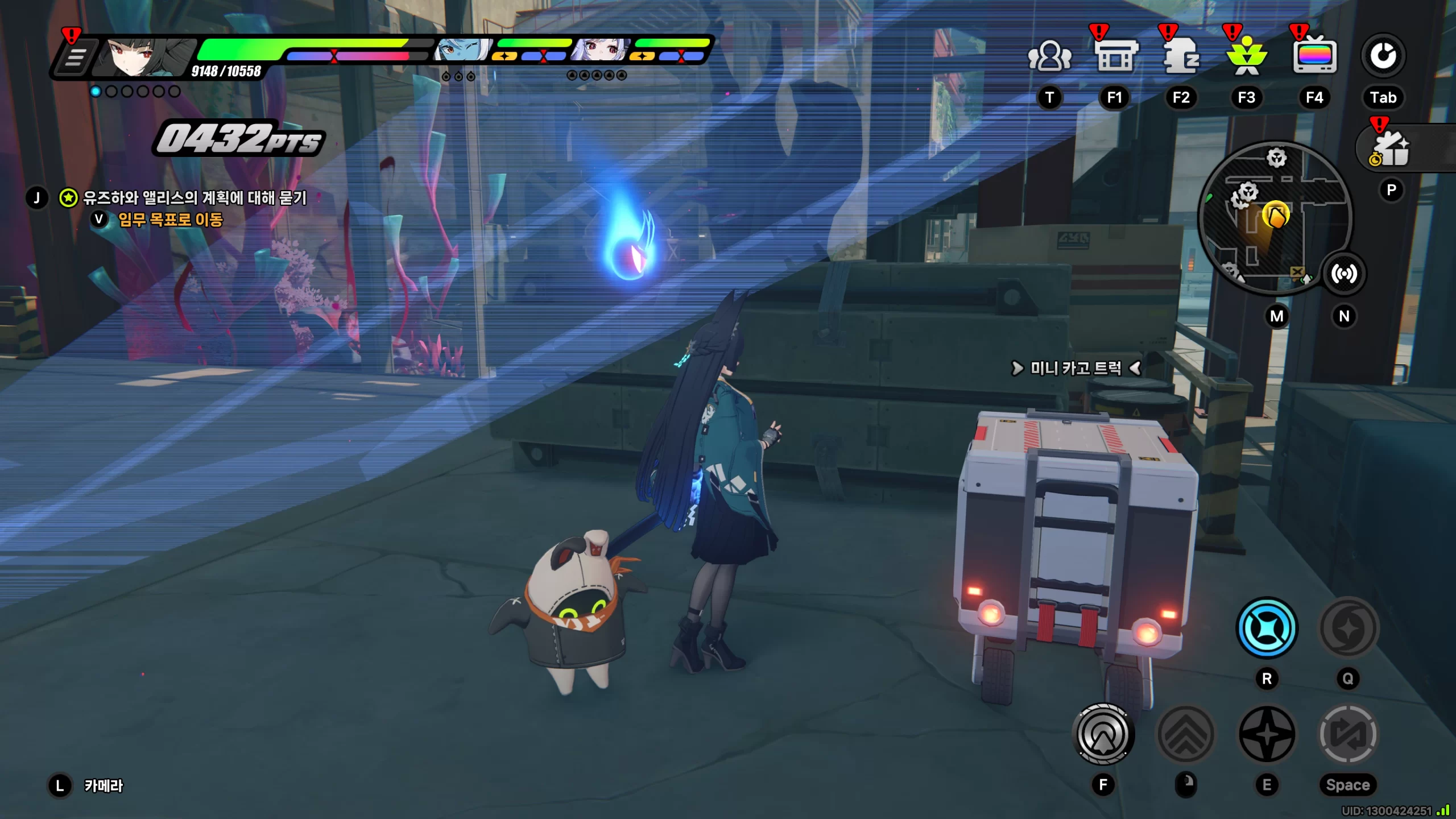
Task: Select move to mission objective option
Action: (x=170, y=220)
